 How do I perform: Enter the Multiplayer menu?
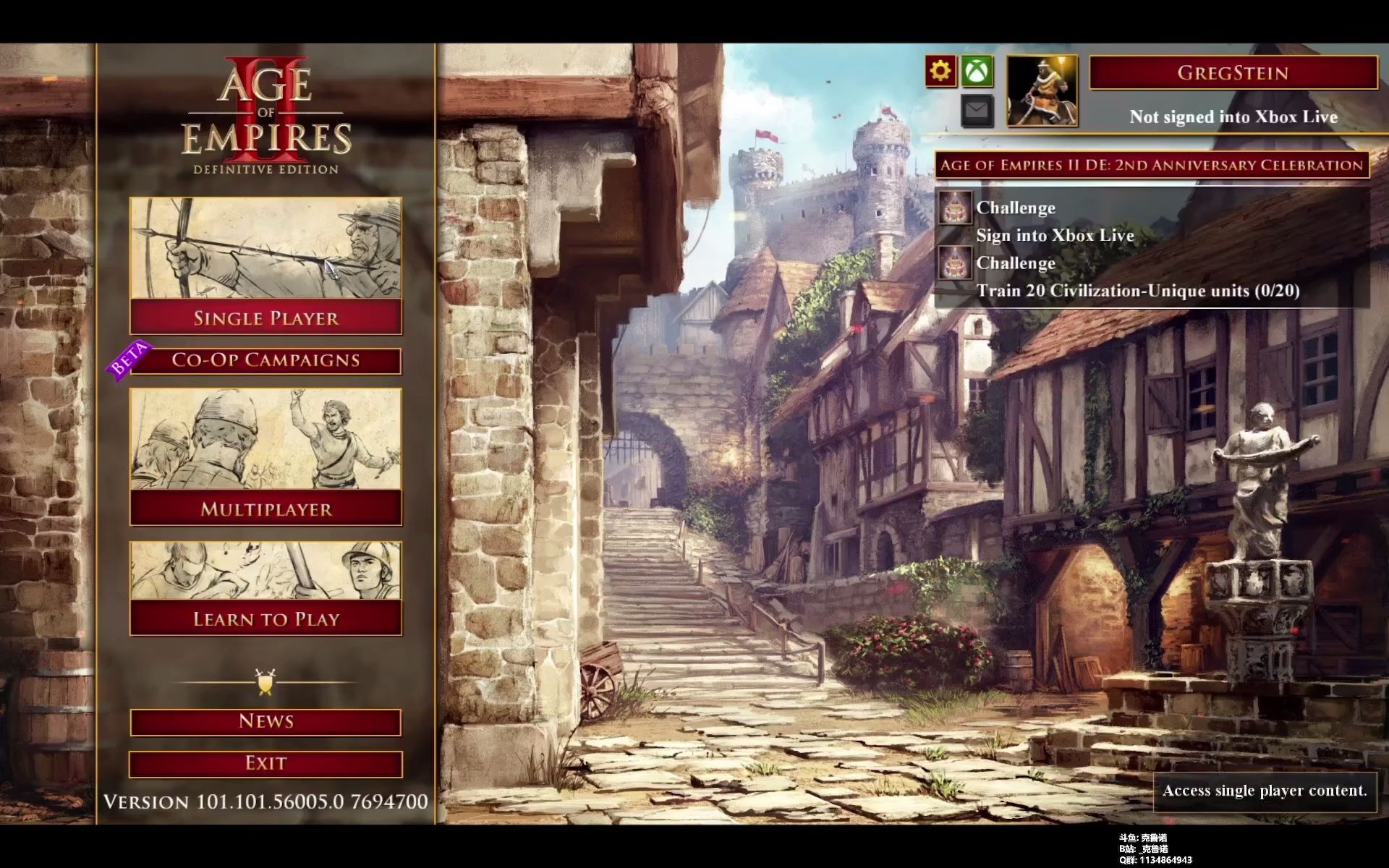point(266,509)
